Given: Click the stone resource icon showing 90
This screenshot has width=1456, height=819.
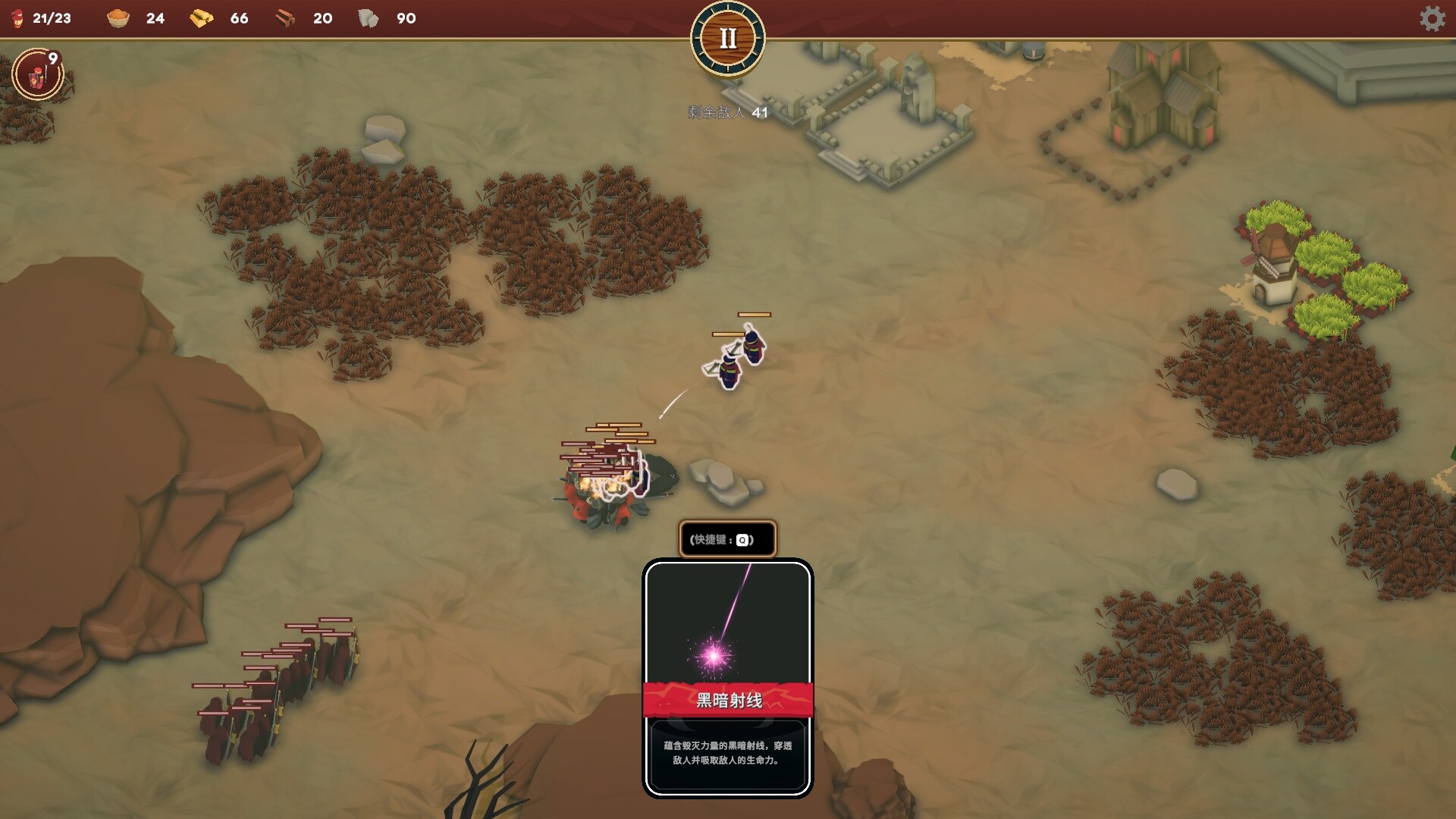Looking at the screenshot, I should point(369,18).
